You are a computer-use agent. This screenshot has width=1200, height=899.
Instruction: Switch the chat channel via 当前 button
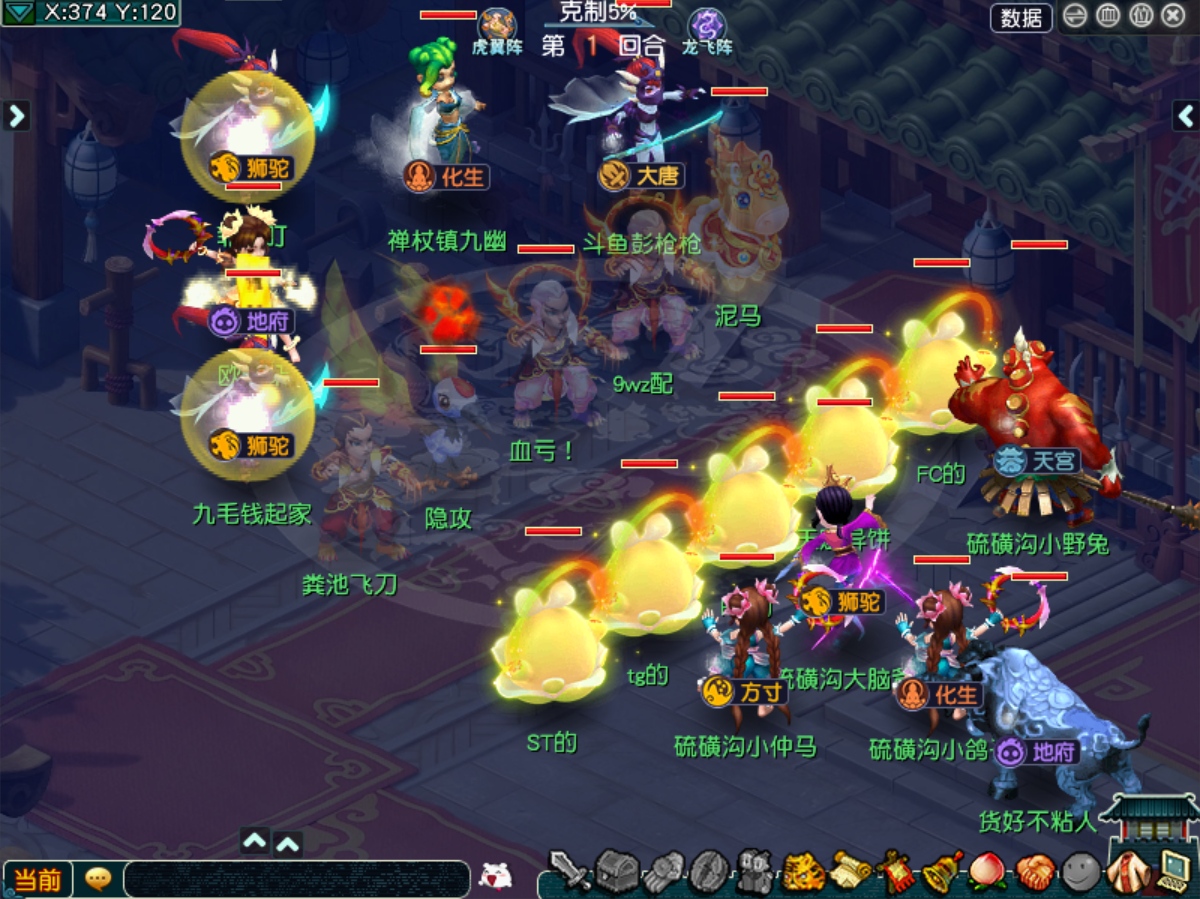coord(38,880)
